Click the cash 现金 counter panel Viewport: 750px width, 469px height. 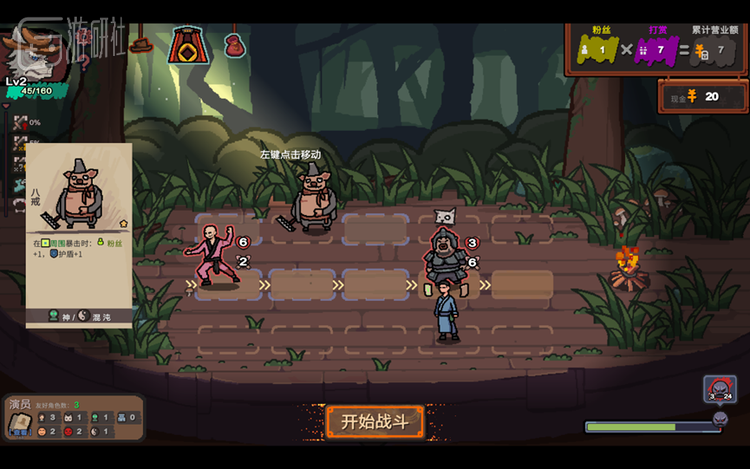tap(703, 97)
